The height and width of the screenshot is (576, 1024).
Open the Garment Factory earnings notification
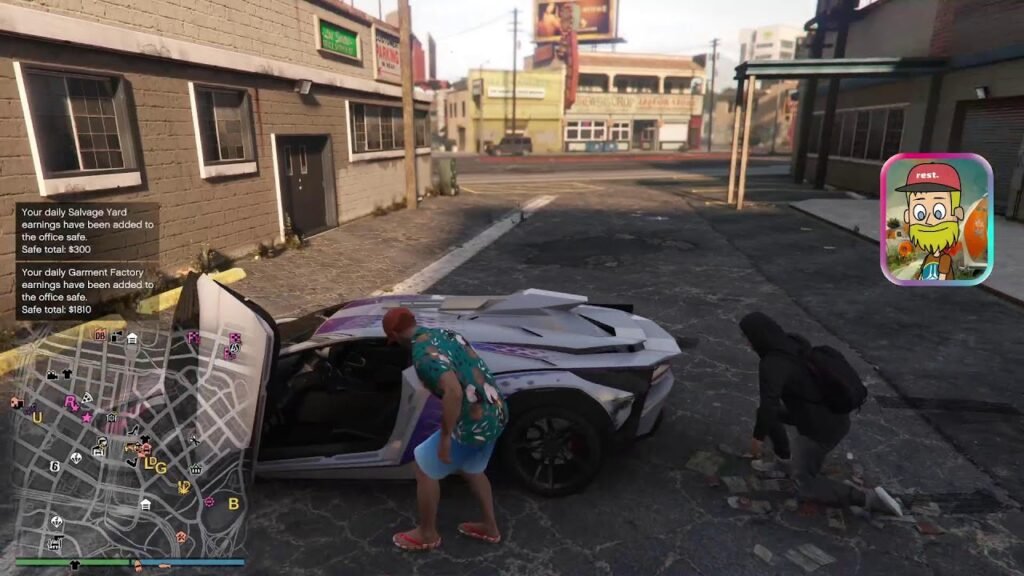pos(87,290)
